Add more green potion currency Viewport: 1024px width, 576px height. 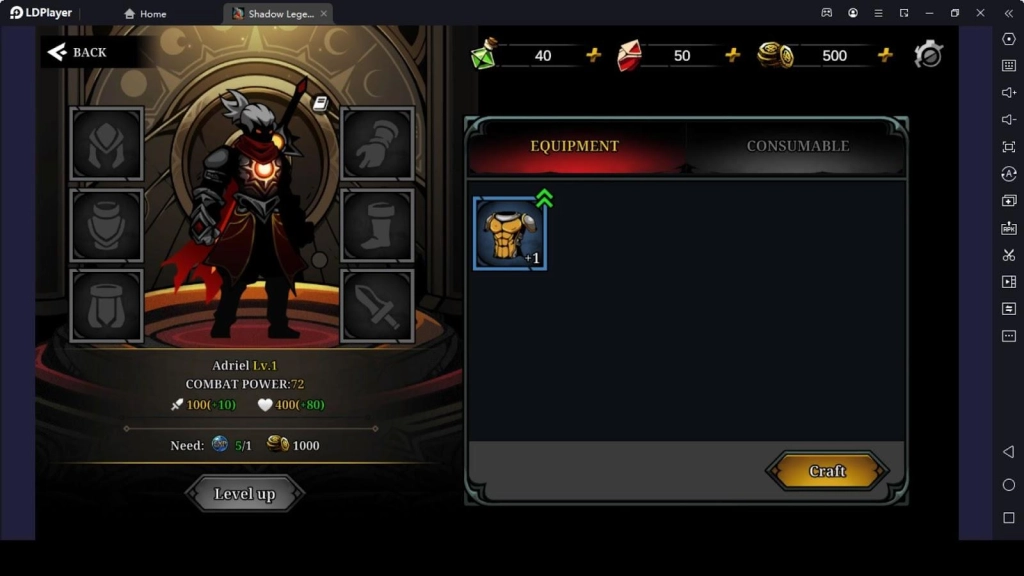(x=594, y=55)
